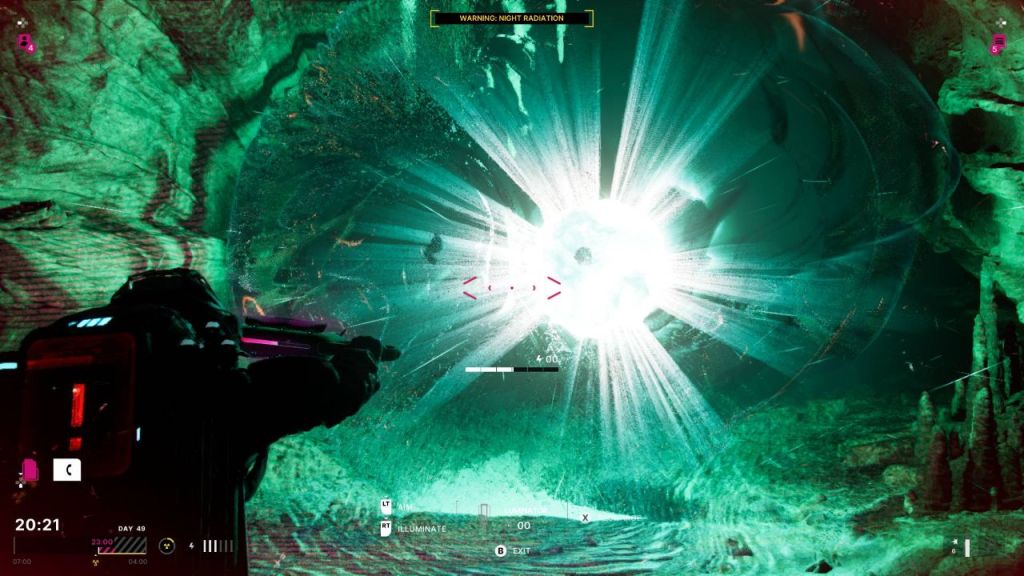Open the pink item counter showing 4
This screenshot has height=576, width=1024.
(x=25, y=42)
